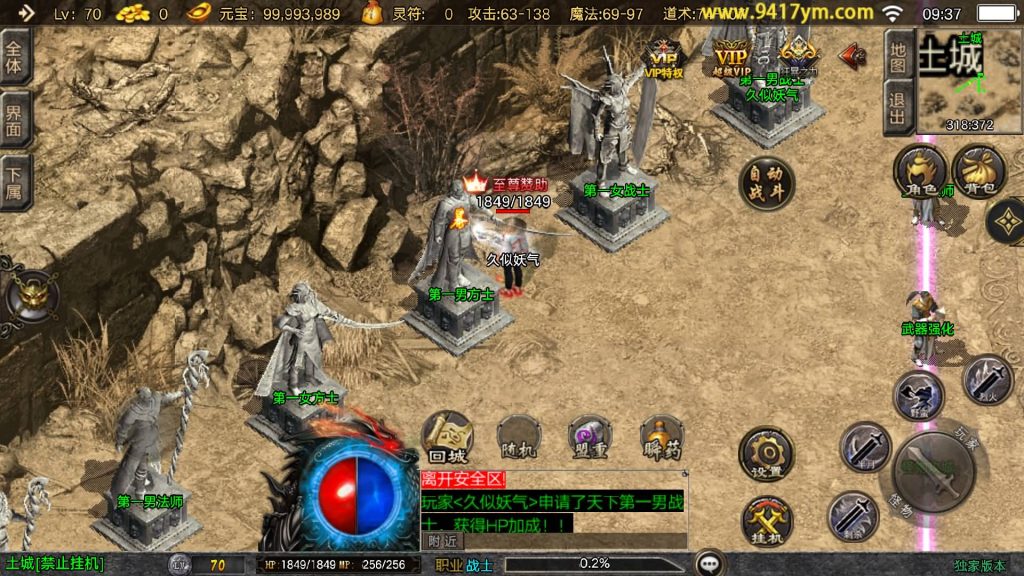Open the VIP特权 privileges icon
This screenshot has width=1024, height=576.
(x=664, y=57)
